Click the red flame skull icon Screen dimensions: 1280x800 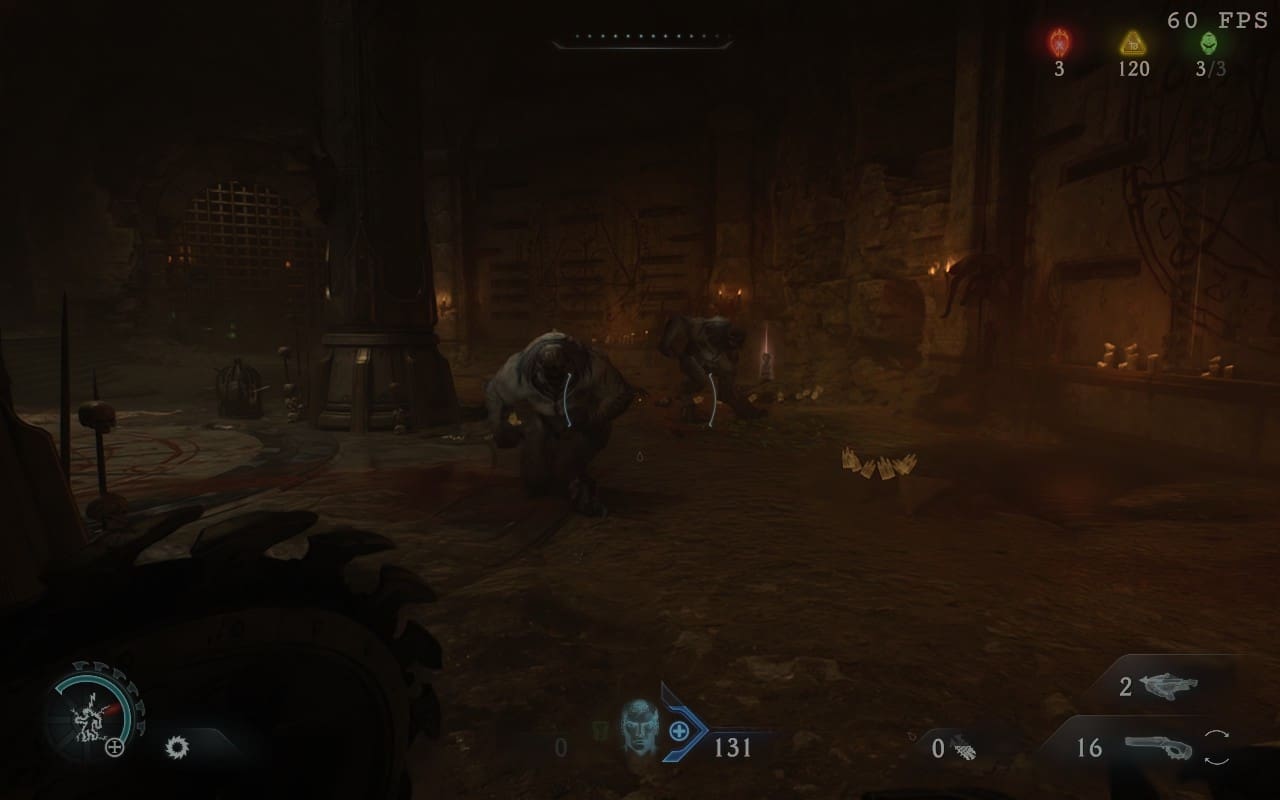tap(1059, 43)
